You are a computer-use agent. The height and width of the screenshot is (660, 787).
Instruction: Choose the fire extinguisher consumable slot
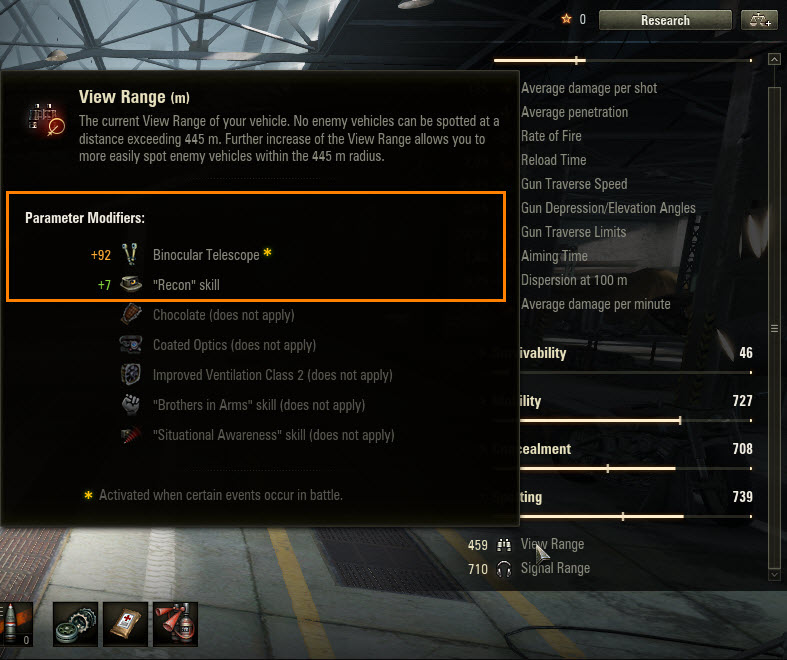click(174, 623)
